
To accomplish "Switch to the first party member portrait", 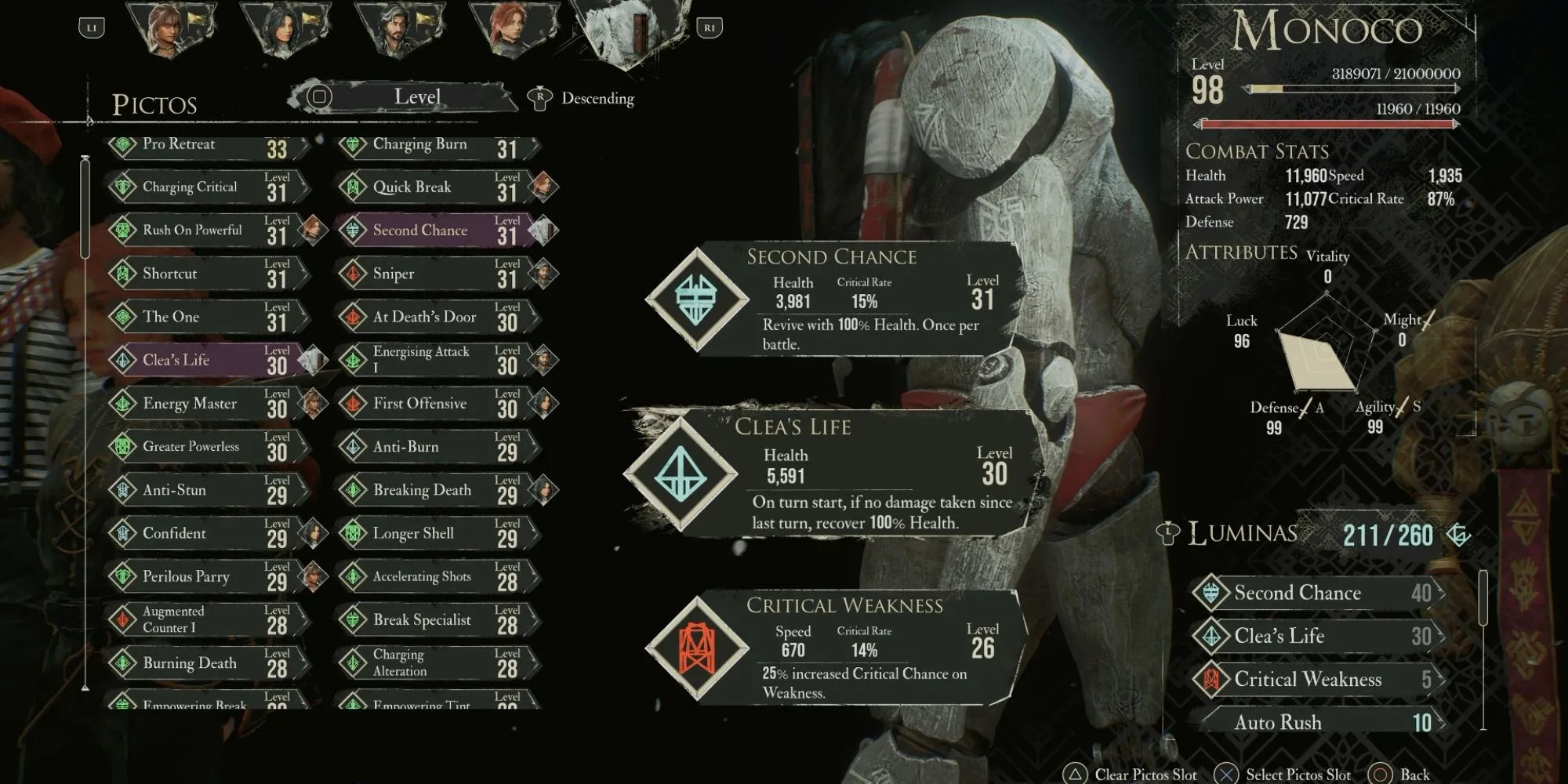I will [171, 31].
